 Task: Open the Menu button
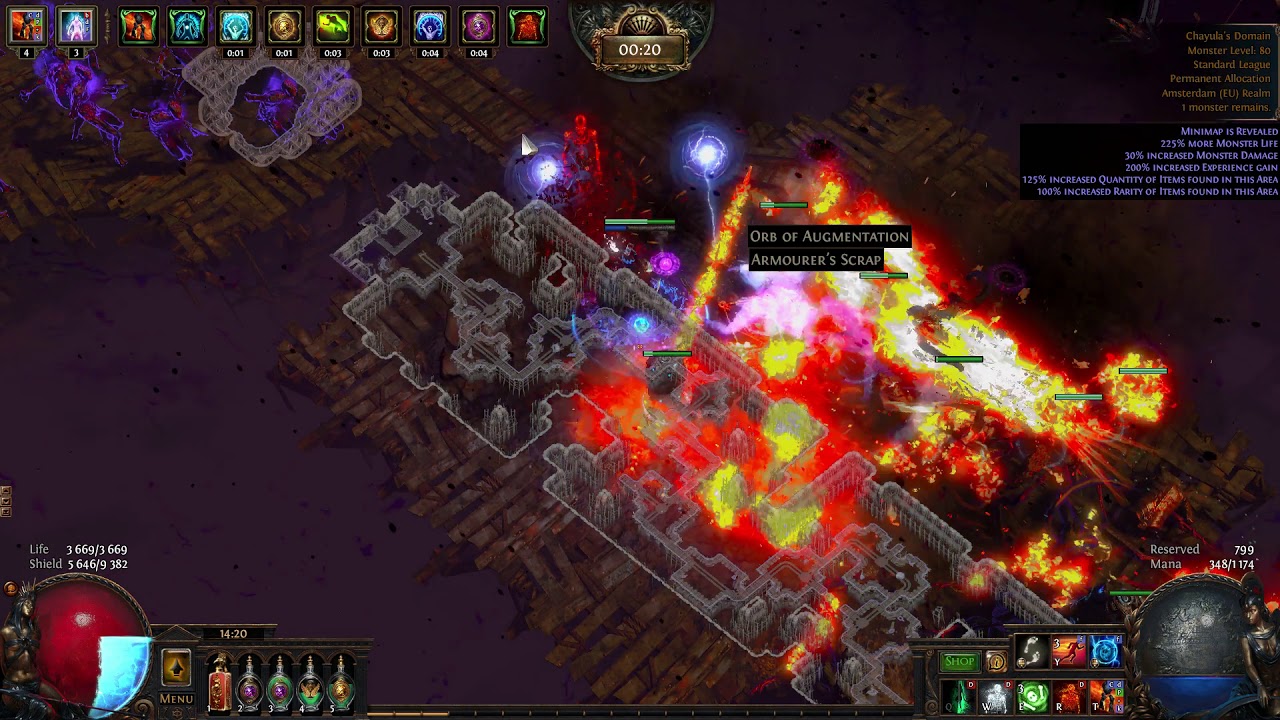click(x=176, y=699)
